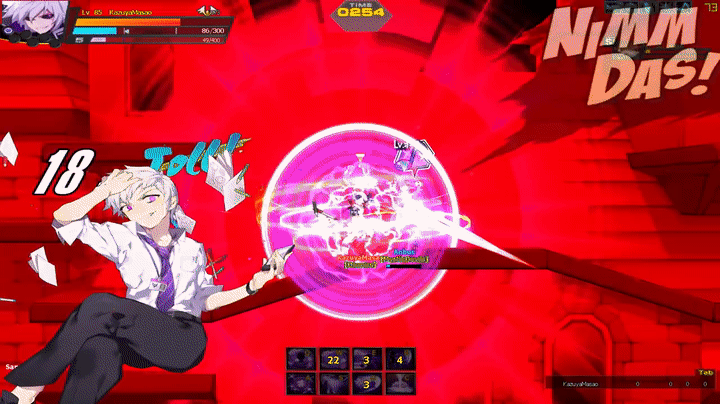
Task: Click the white-haired character portrait
Action: pos(35,22)
